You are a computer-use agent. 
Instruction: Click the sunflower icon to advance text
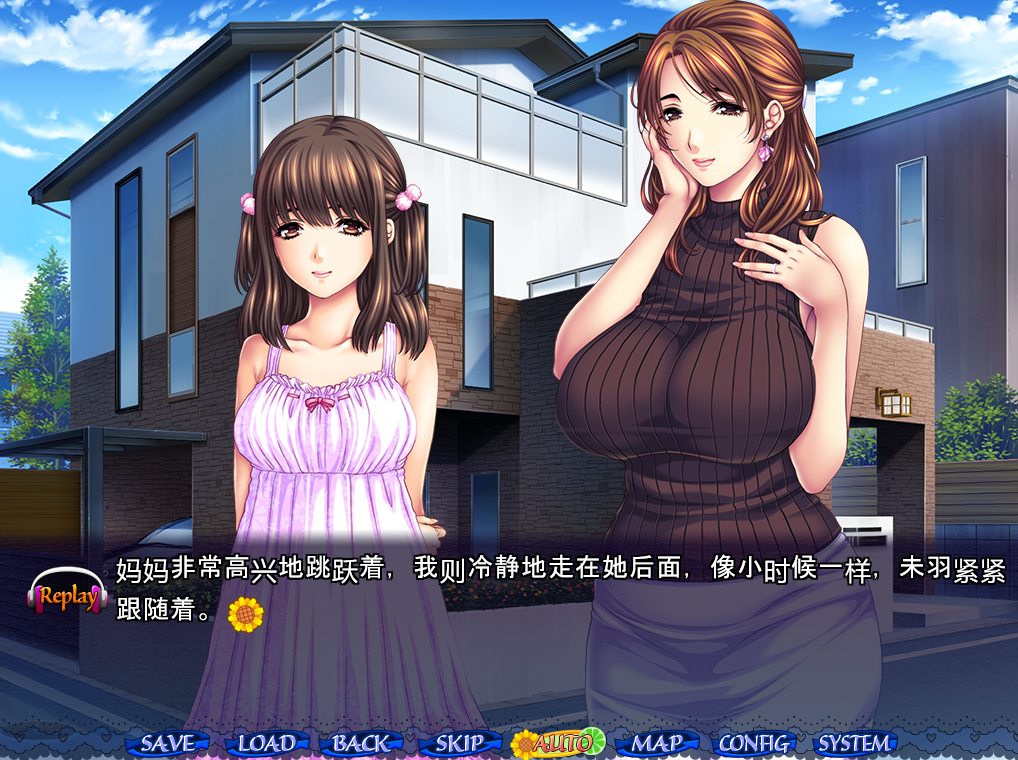pos(245,614)
